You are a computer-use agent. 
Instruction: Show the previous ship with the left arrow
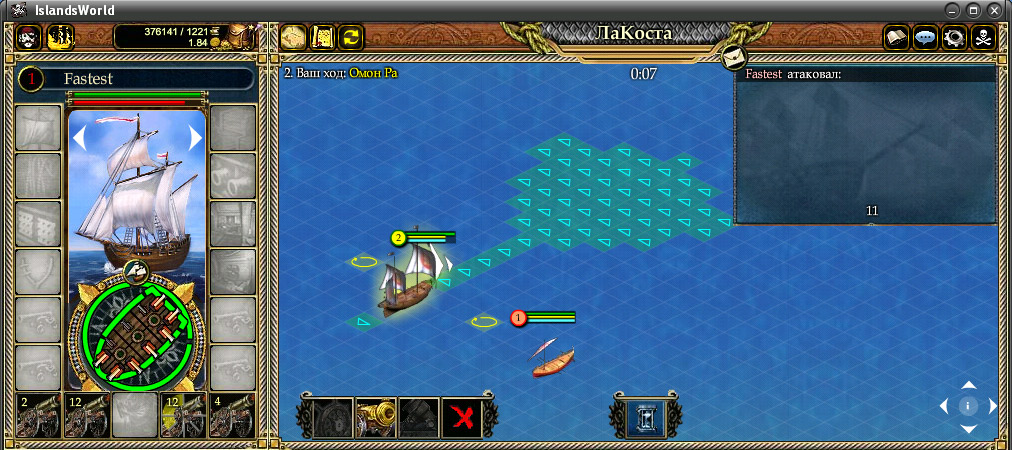coord(79,138)
